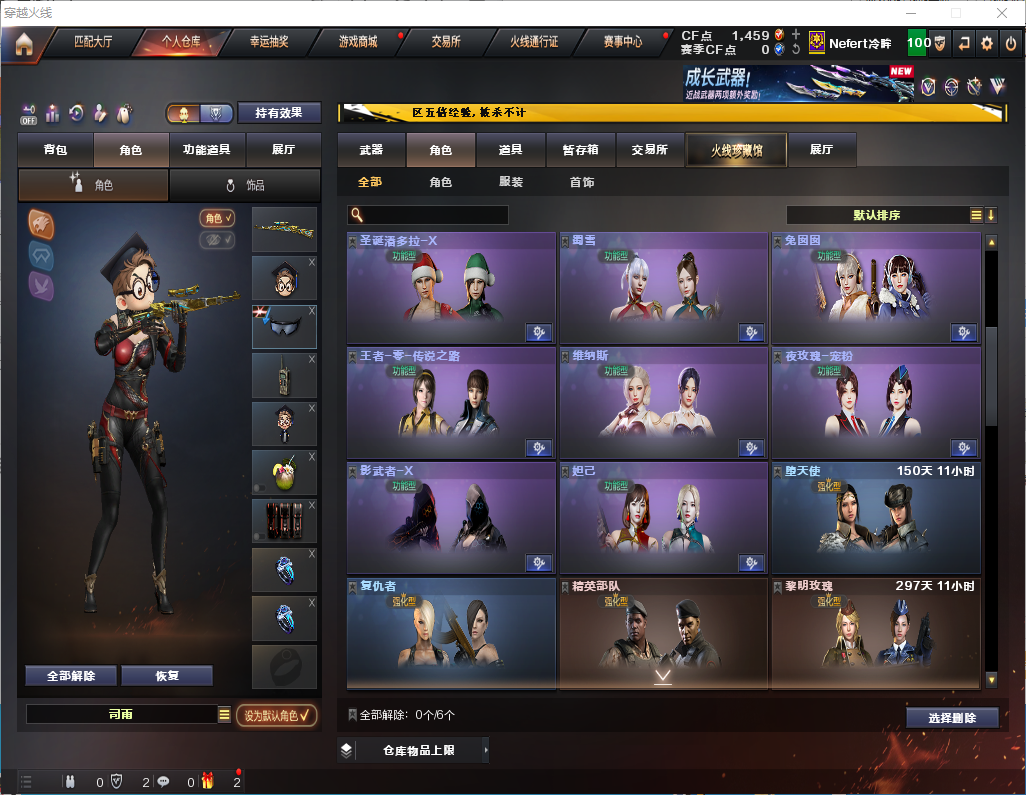Image resolution: width=1026 pixels, height=795 pixels.
Task: Close the game window
Action: (1003, 13)
